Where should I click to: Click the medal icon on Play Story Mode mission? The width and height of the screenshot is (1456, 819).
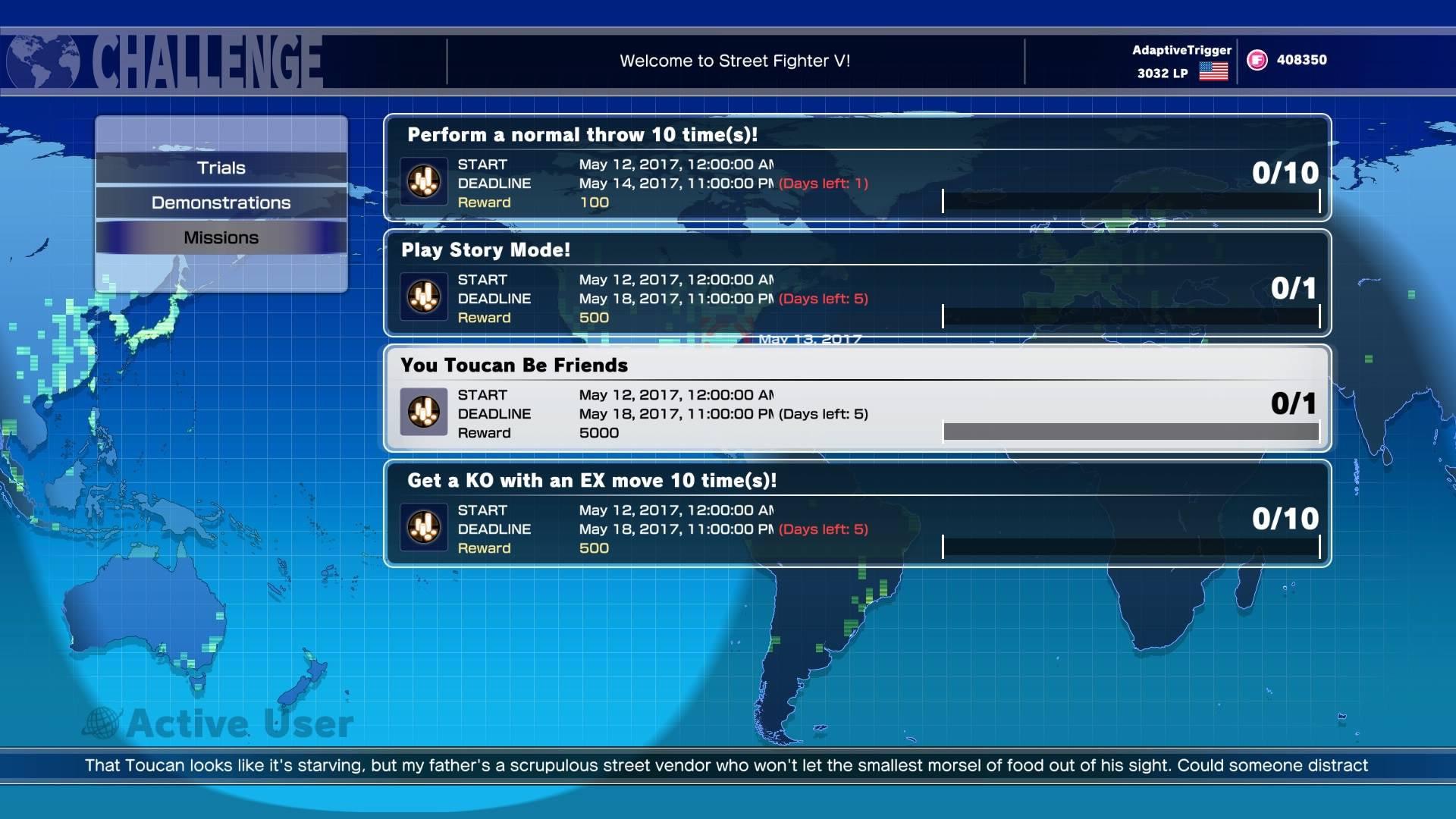[x=423, y=297]
